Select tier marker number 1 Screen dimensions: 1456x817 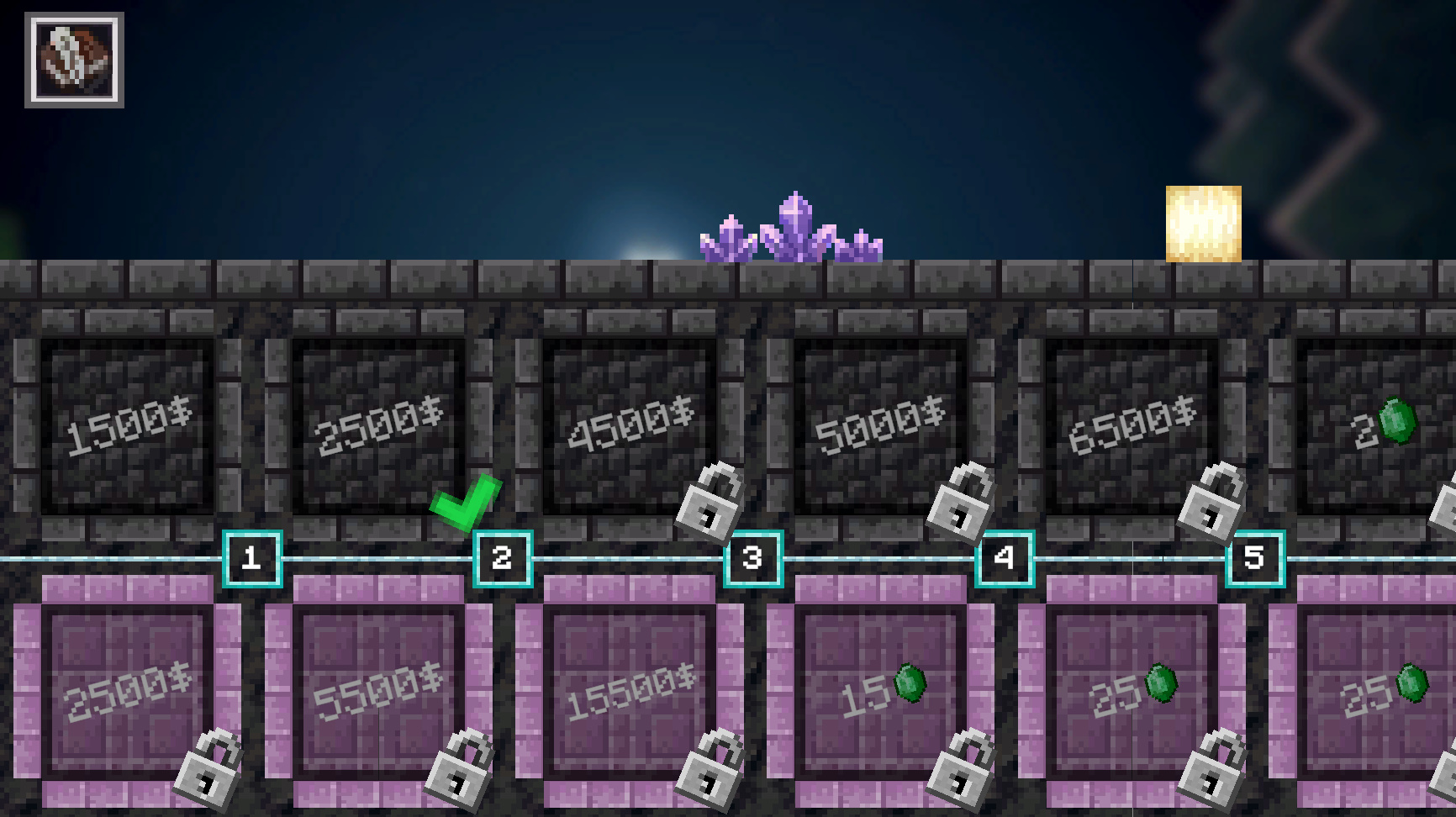coord(251,556)
